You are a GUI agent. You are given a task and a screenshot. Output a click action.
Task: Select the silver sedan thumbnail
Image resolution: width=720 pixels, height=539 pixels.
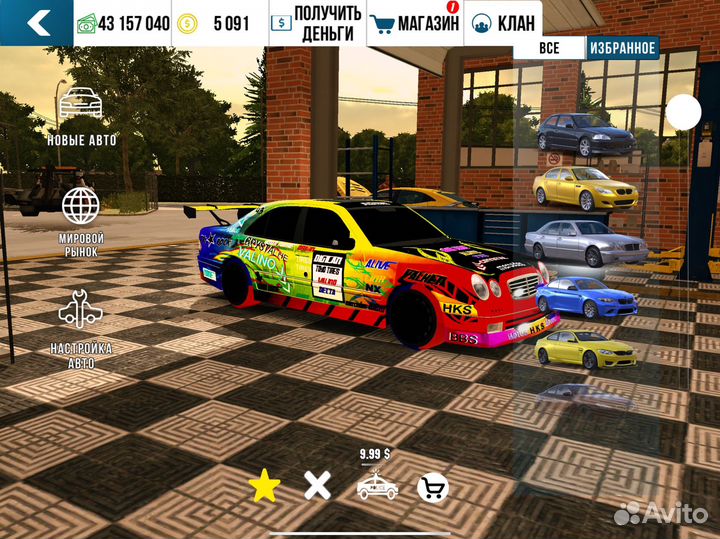[584, 241]
